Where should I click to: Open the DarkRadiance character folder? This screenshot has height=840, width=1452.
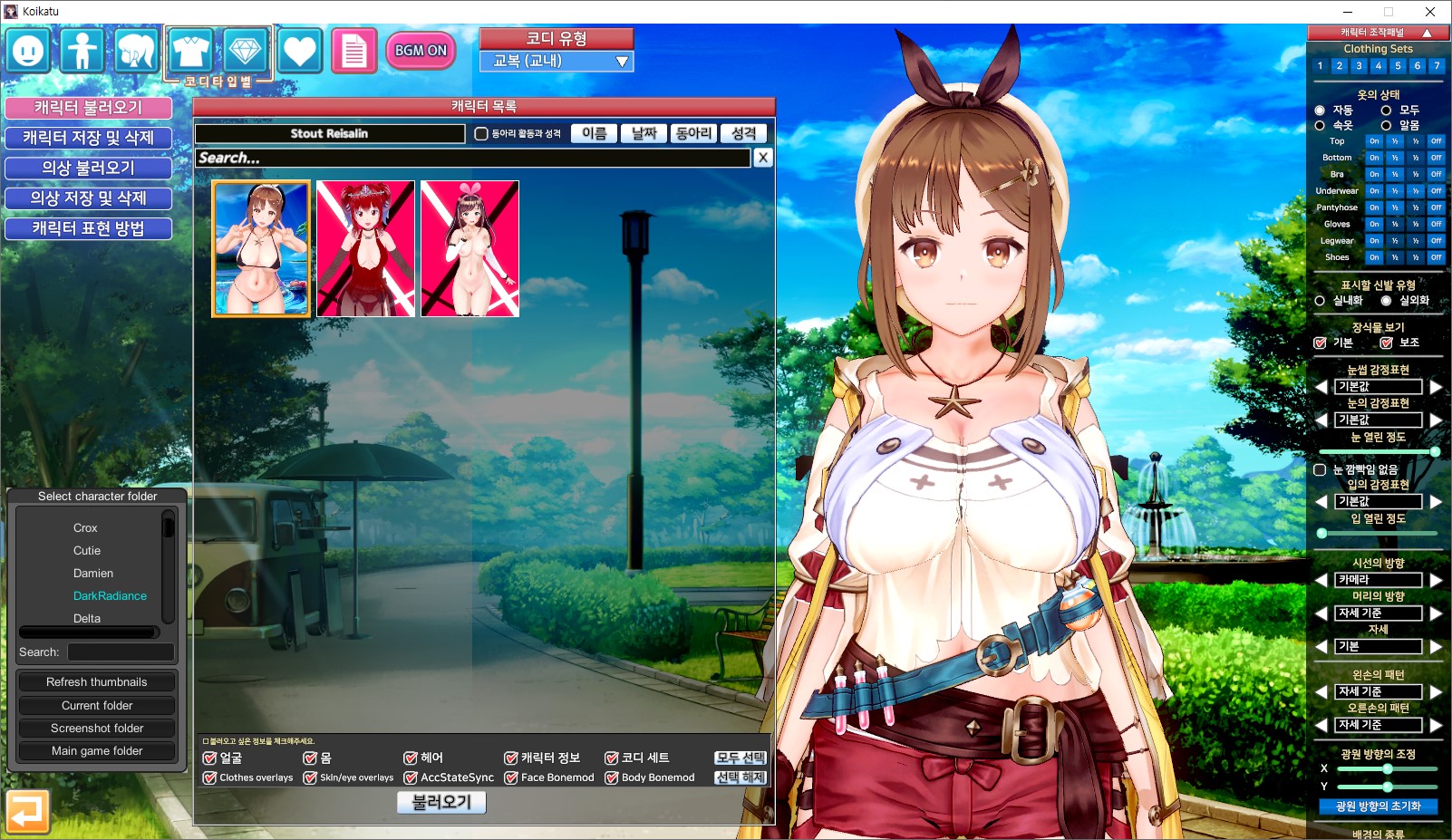110,595
